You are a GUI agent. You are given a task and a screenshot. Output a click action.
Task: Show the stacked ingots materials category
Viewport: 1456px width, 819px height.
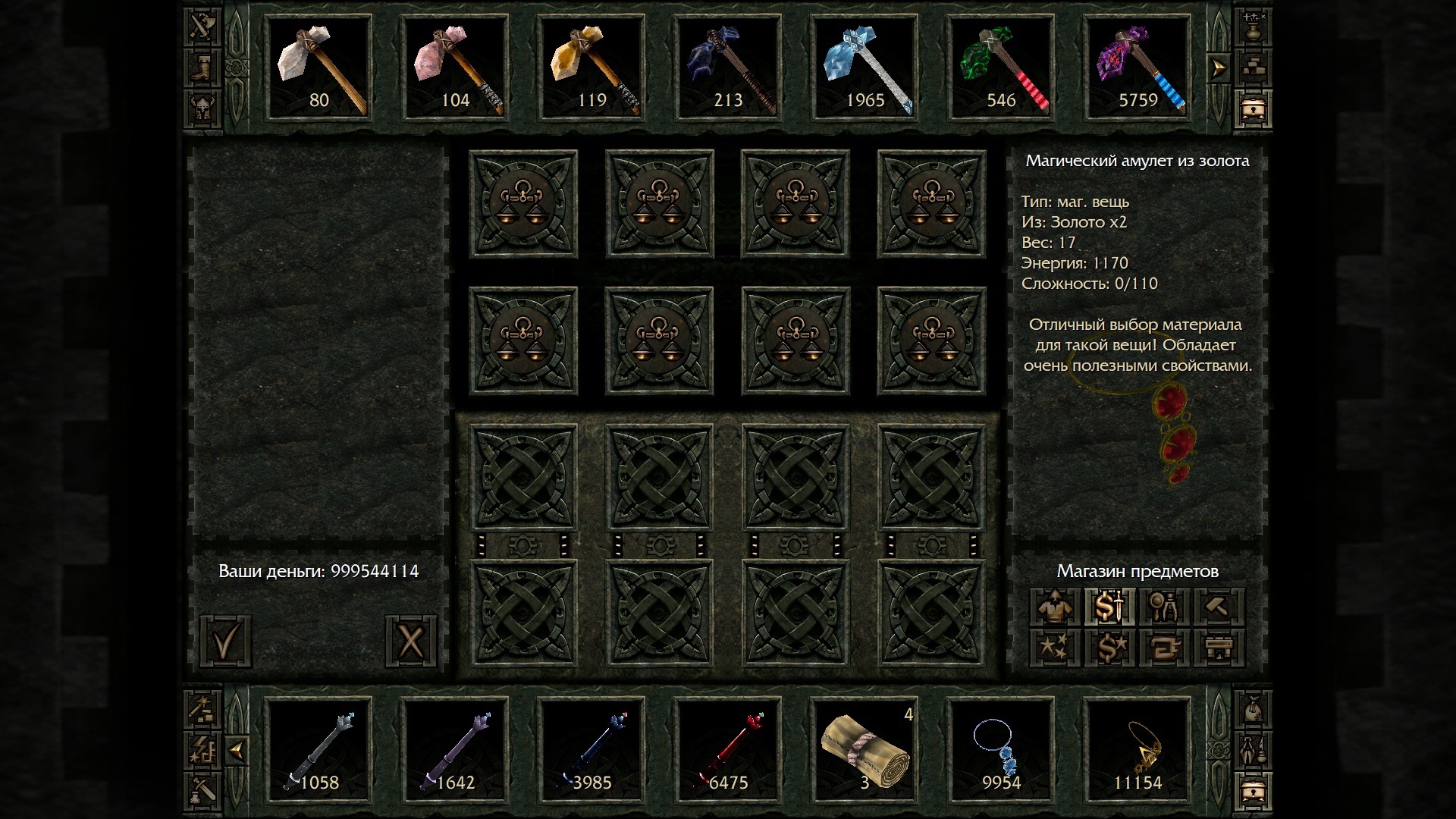click(x=1253, y=68)
